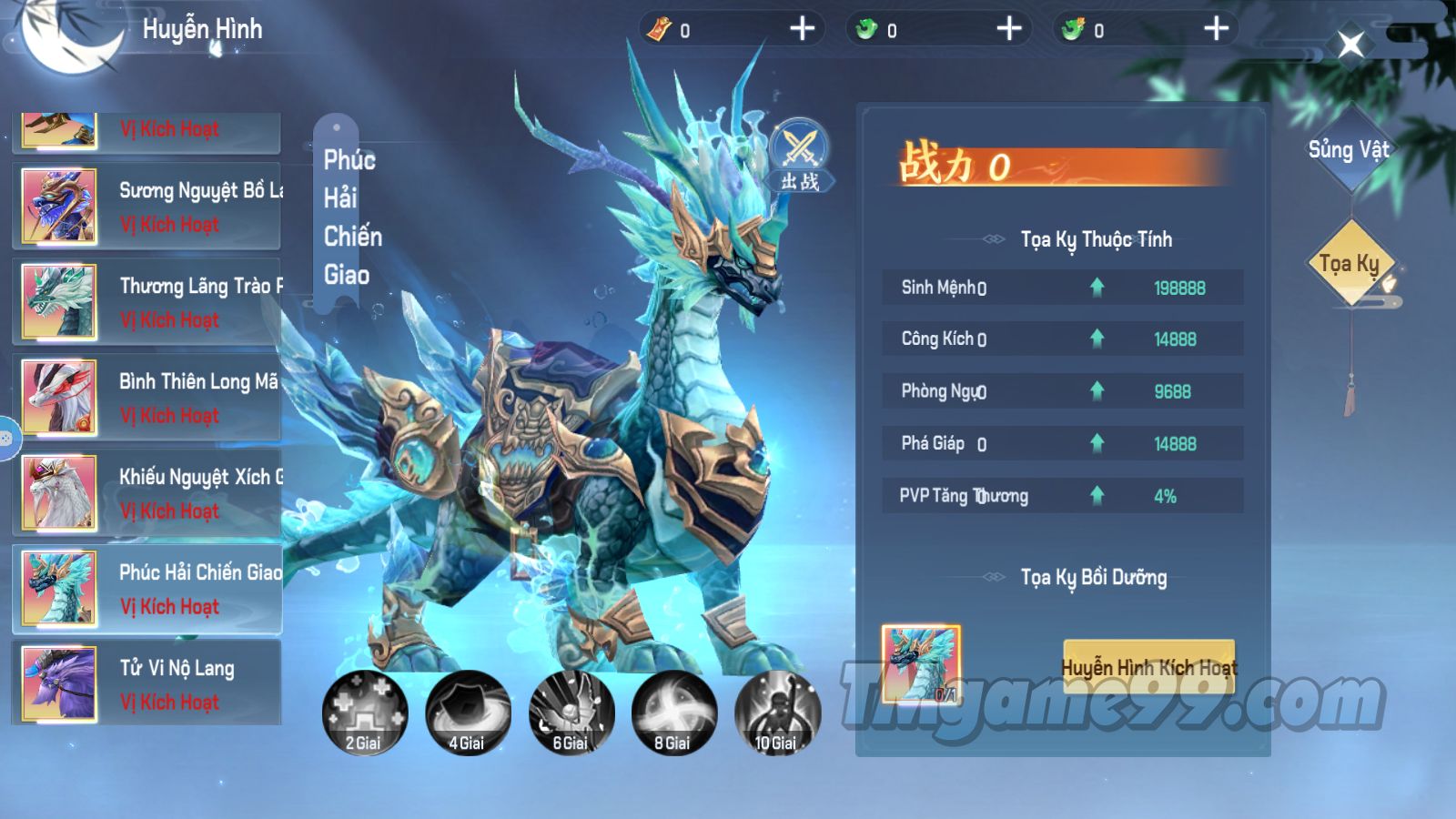The width and height of the screenshot is (1456, 819).
Task: View the 10 Giai skill icon
Action: [x=776, y=713]
